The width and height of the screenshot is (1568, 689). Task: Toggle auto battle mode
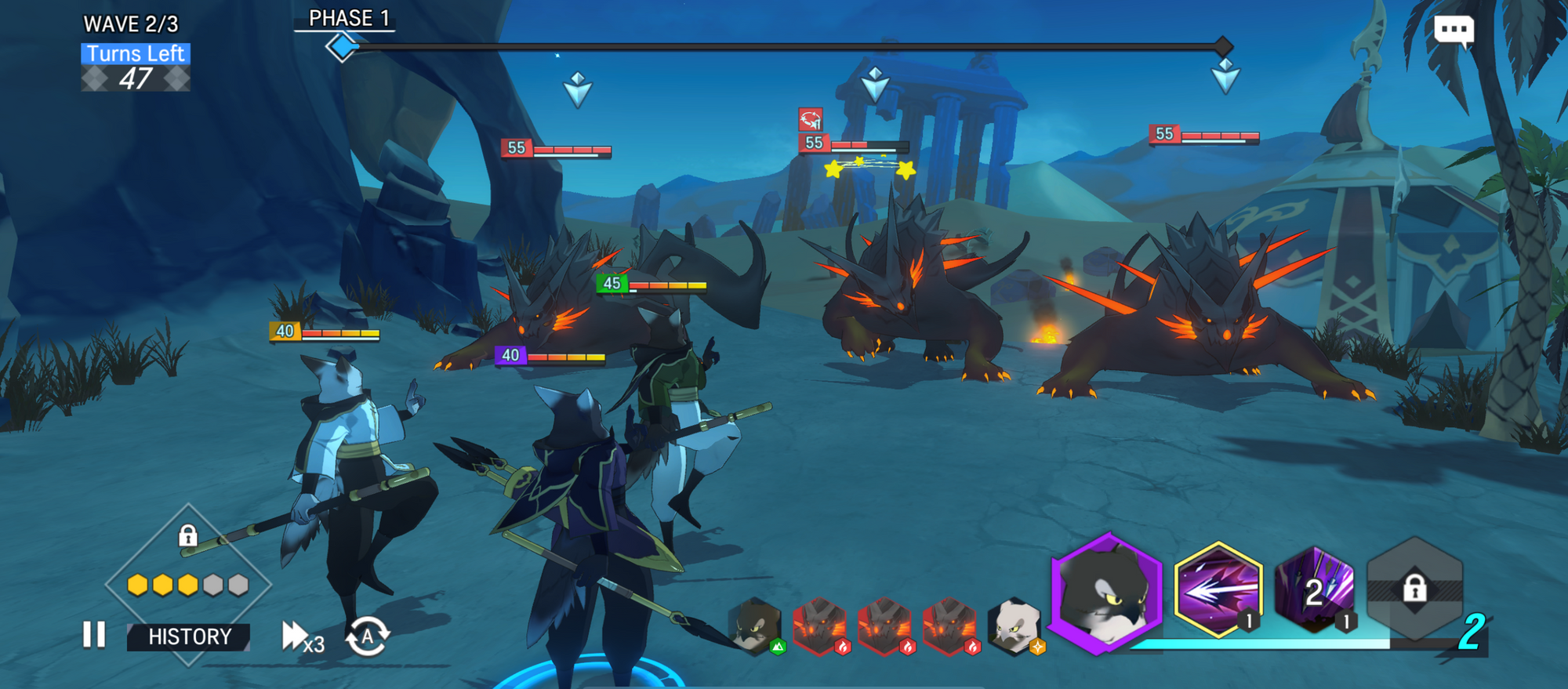367,636
